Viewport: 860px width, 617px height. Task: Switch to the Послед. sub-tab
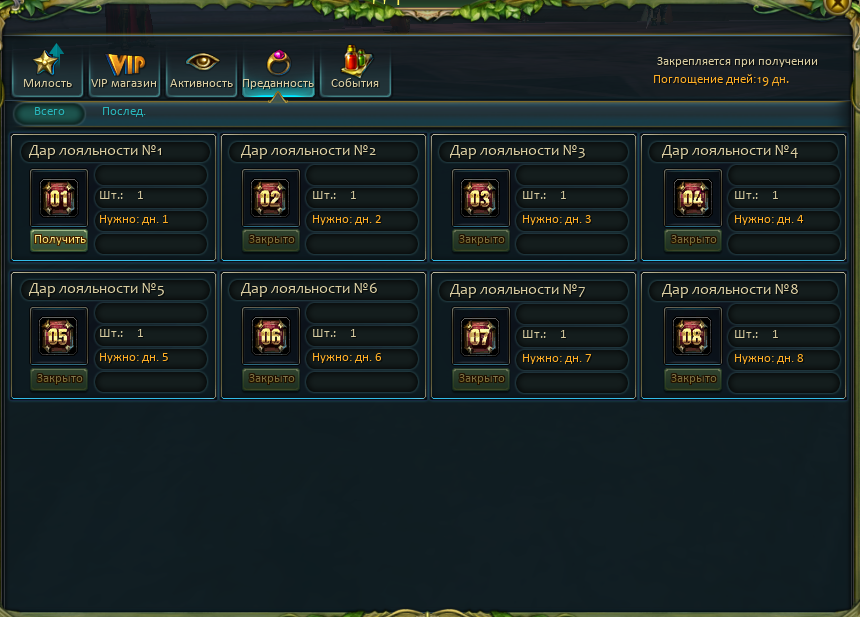[x=124, y=112]
